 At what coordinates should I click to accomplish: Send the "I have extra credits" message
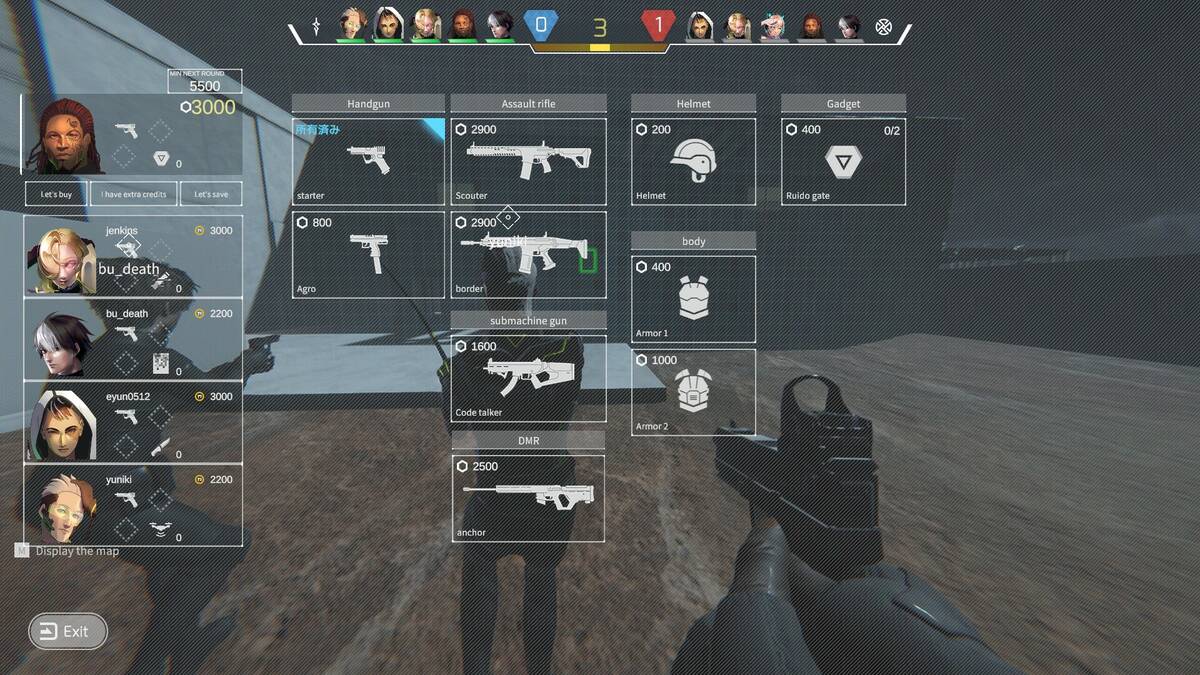coord(134,194)
